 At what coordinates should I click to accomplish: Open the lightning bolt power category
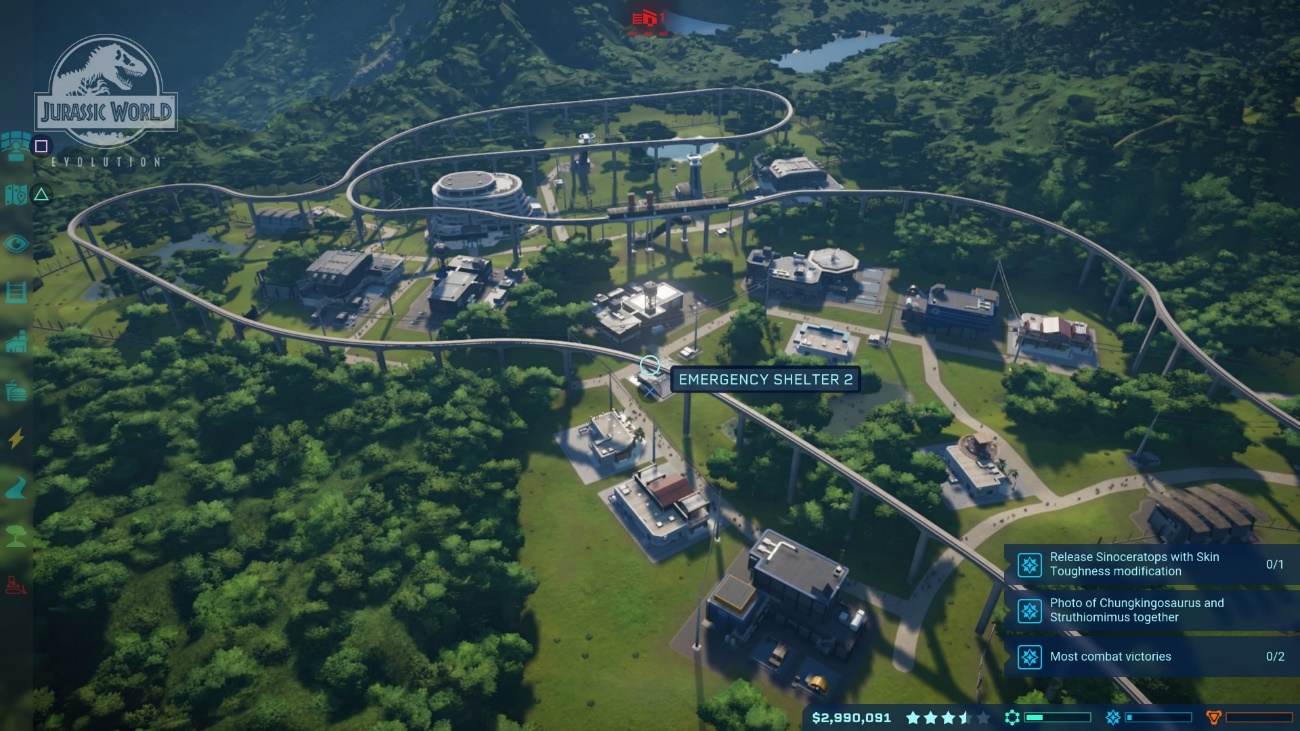pos(16,439)
